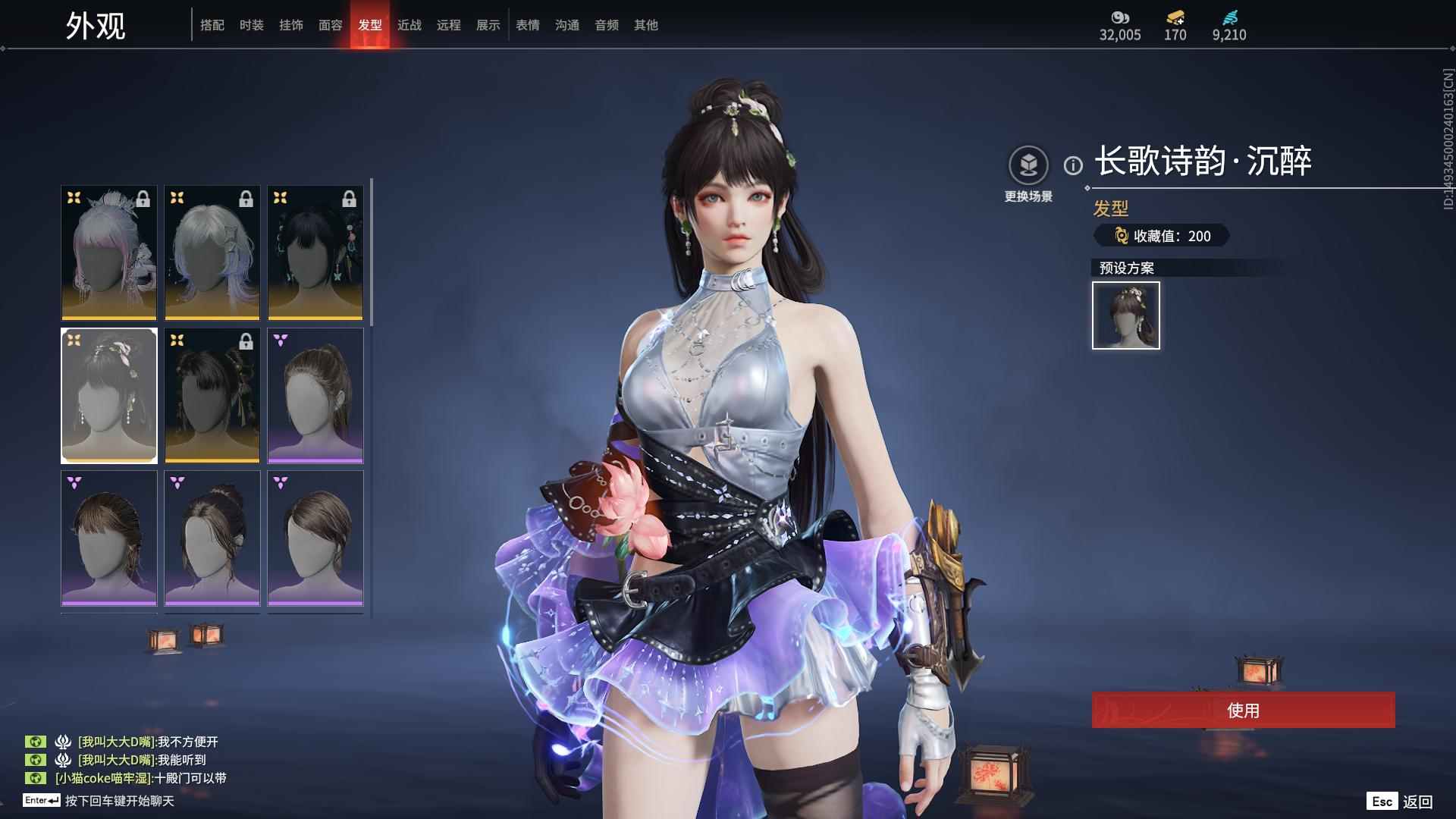Click the lock icon on the white hairstyle thumbnail
The image size is (1456, 819).
tap(246, 199)
